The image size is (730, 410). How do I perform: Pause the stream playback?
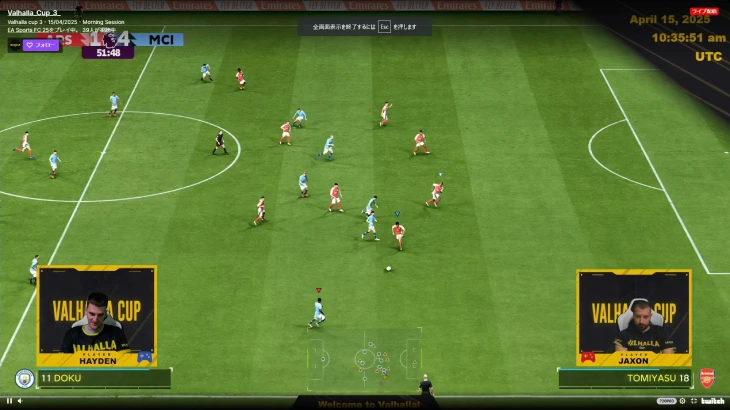pos(8,401)
